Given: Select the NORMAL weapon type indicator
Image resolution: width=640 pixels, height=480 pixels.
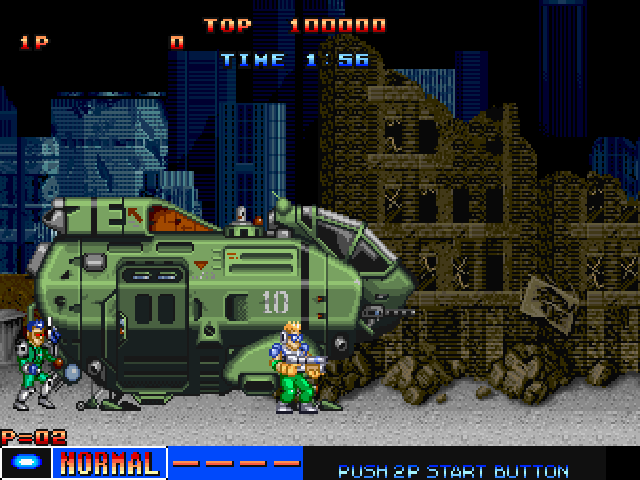Looking at the screenshot, I should (x=108, y=463).
